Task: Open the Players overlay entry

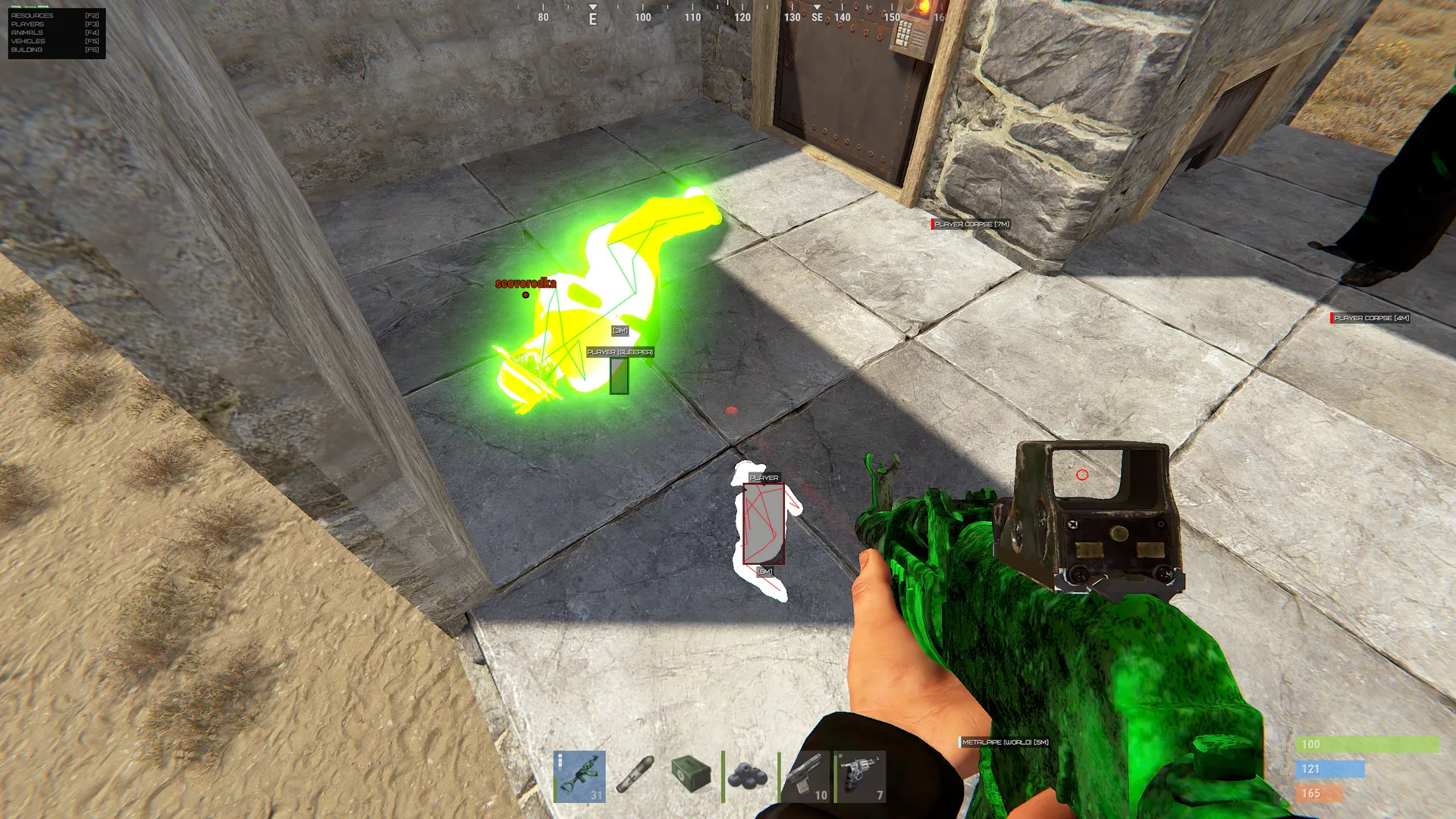Action: pyautogui.click(x=28, y=24)
